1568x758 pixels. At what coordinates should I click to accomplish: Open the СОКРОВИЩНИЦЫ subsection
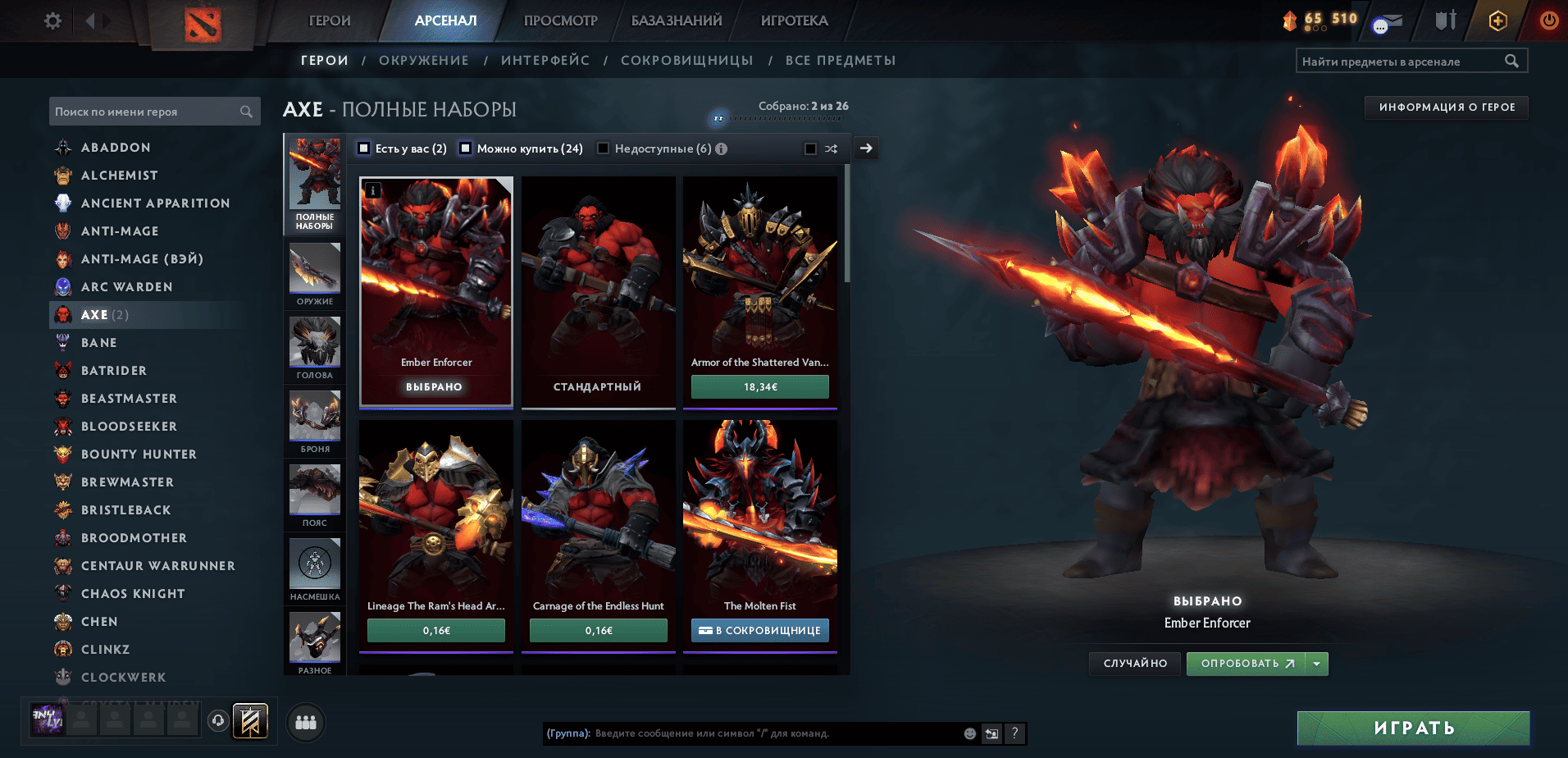click(x=686, y=61)
